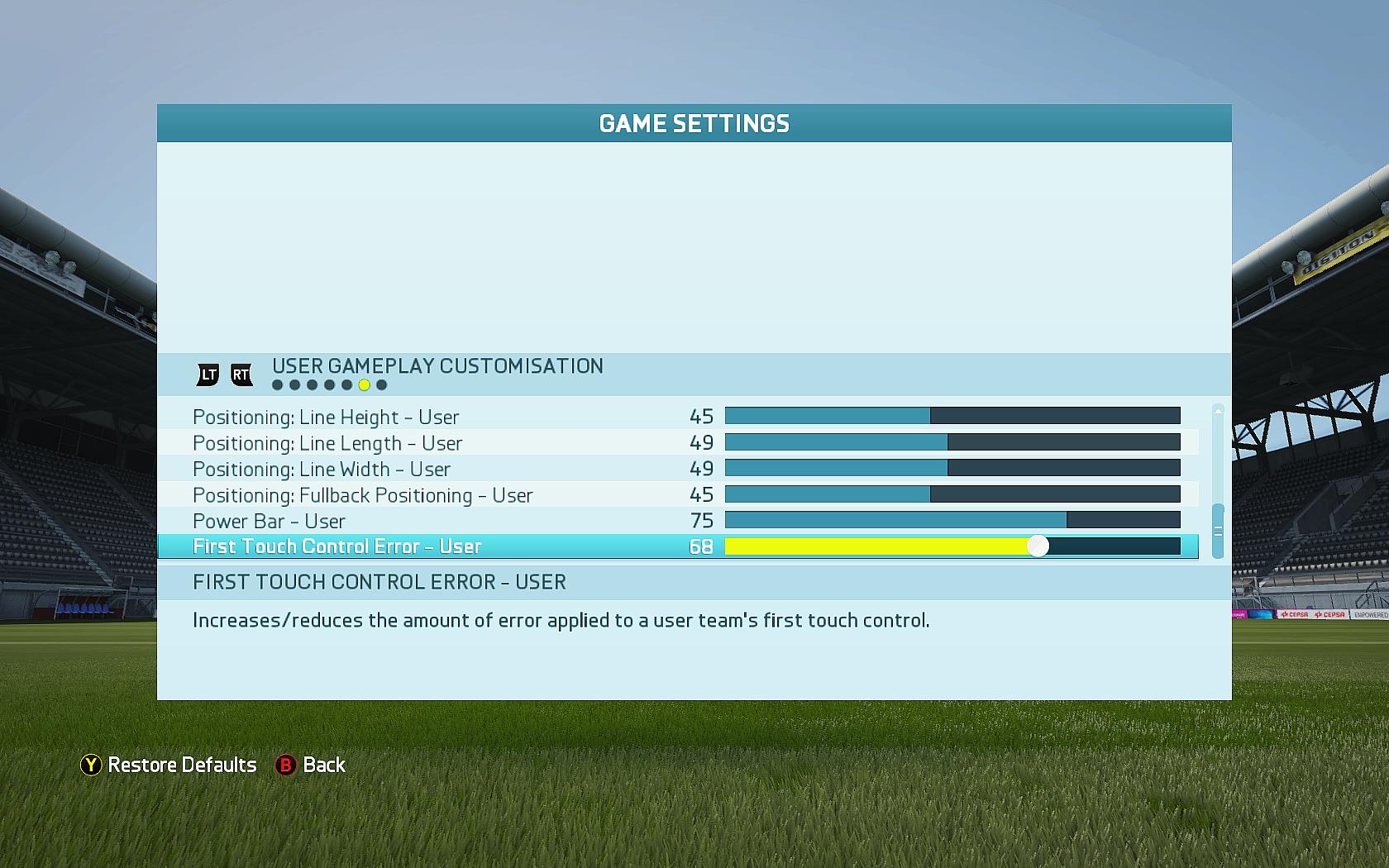1389x868 pixels.
Task: Click the Line Length slider bar
Action: (x=952, y=442)
